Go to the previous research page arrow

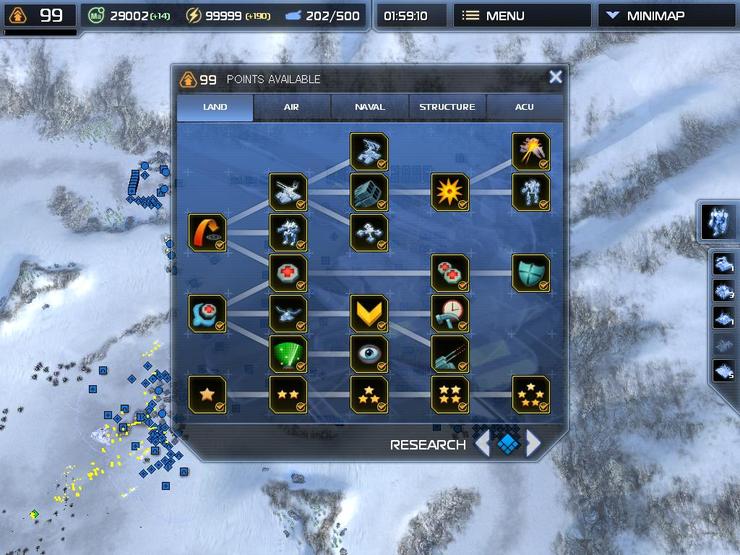[482, 443]
